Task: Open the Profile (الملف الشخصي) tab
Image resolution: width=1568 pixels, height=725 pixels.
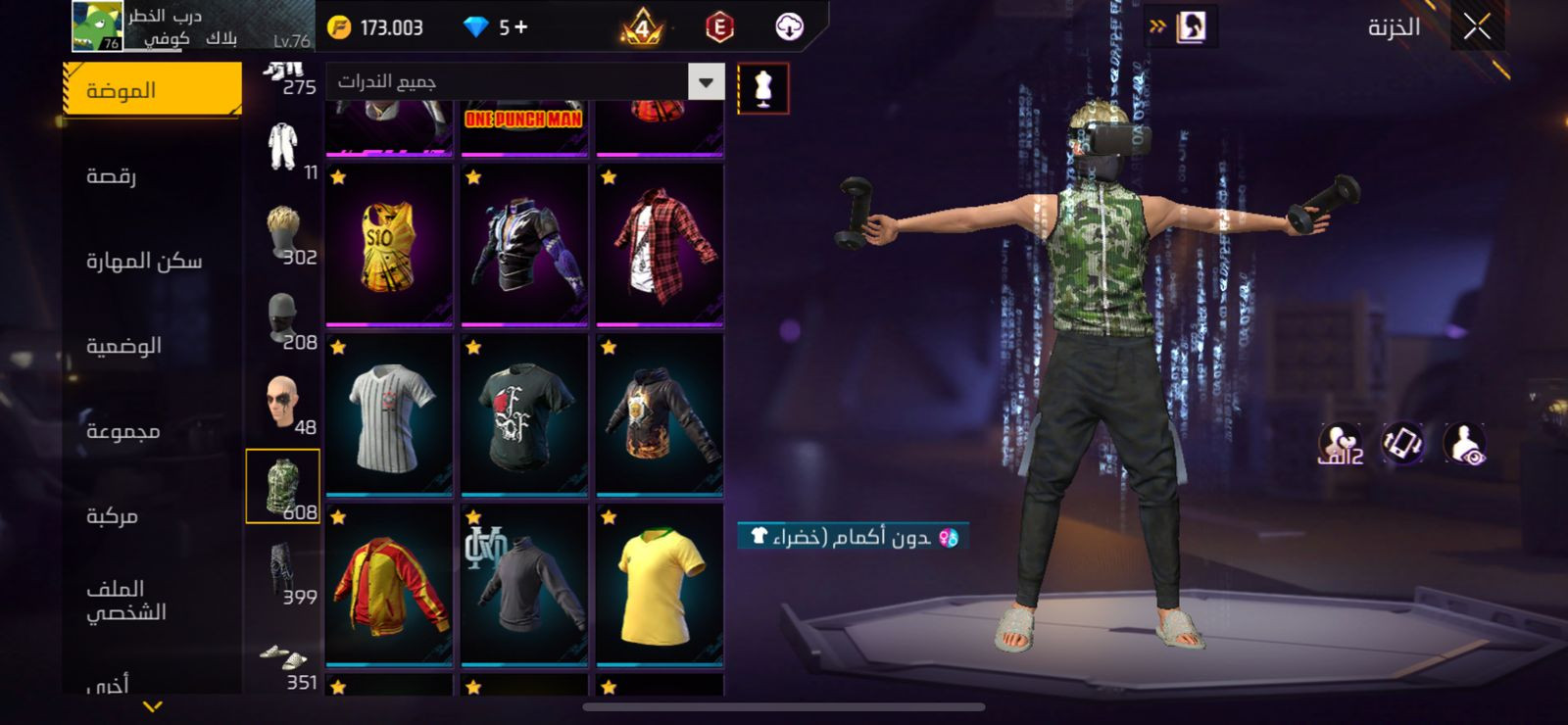Action: point(125,600)
